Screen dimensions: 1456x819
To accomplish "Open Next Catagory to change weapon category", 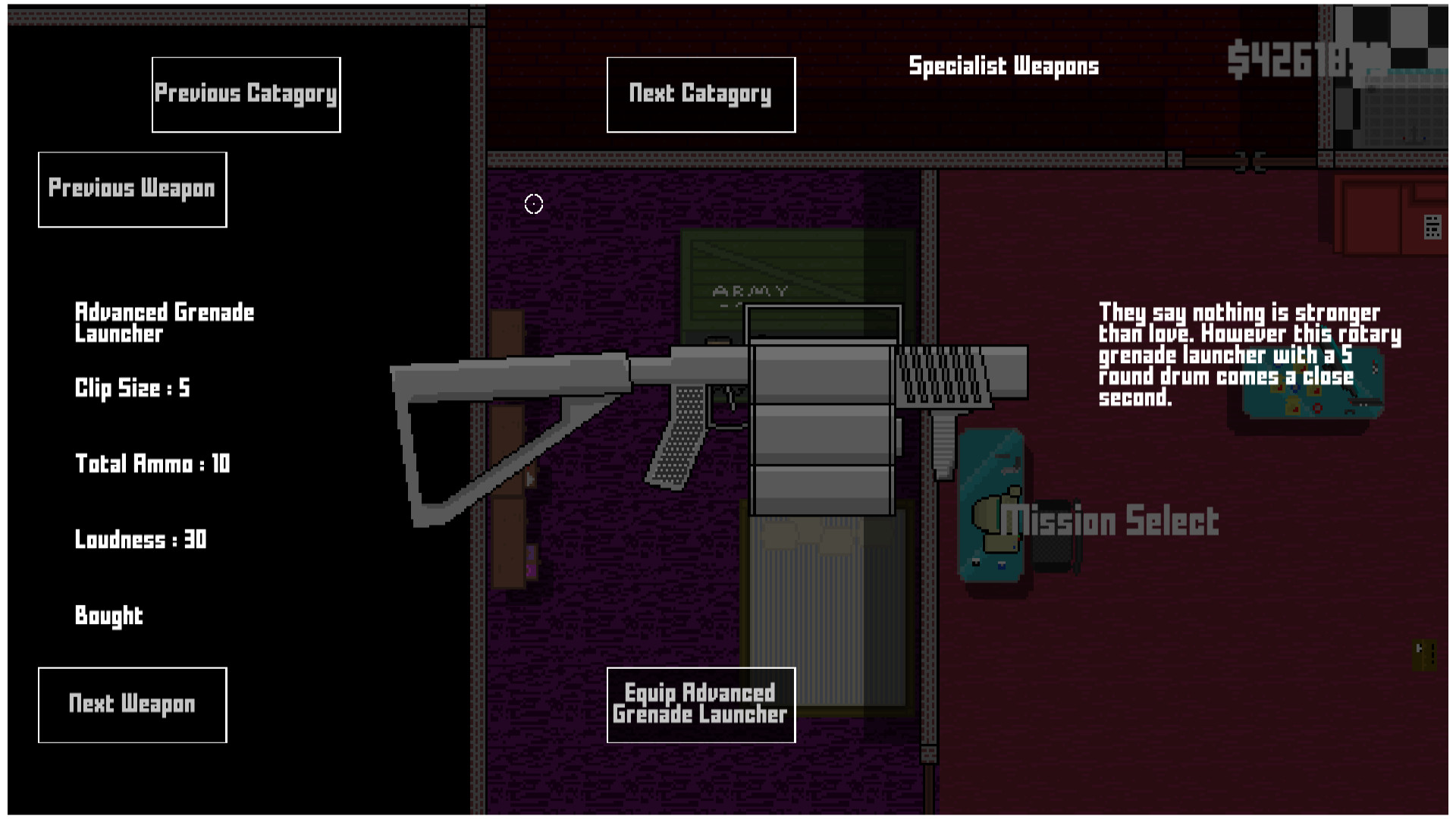I will pyautogui.click(x=700, y=93).
